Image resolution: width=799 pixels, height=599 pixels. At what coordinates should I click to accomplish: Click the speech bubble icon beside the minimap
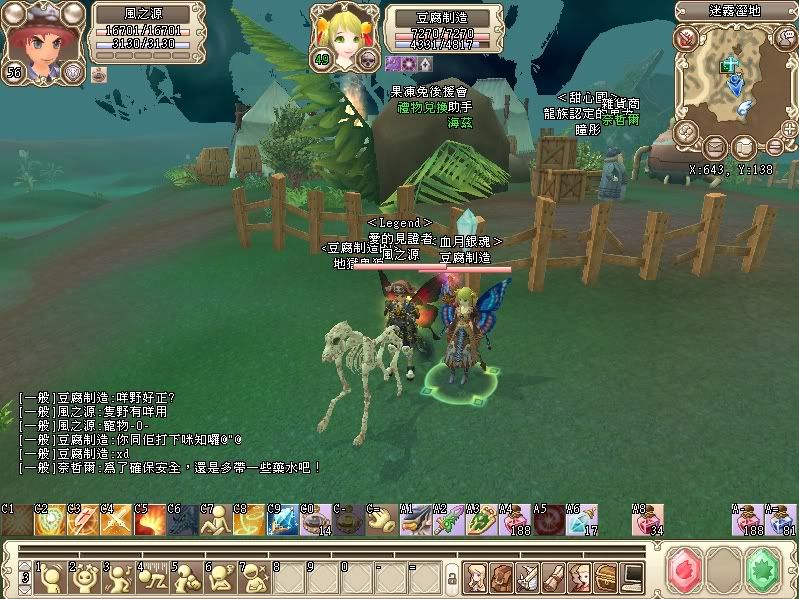[786, 38]
